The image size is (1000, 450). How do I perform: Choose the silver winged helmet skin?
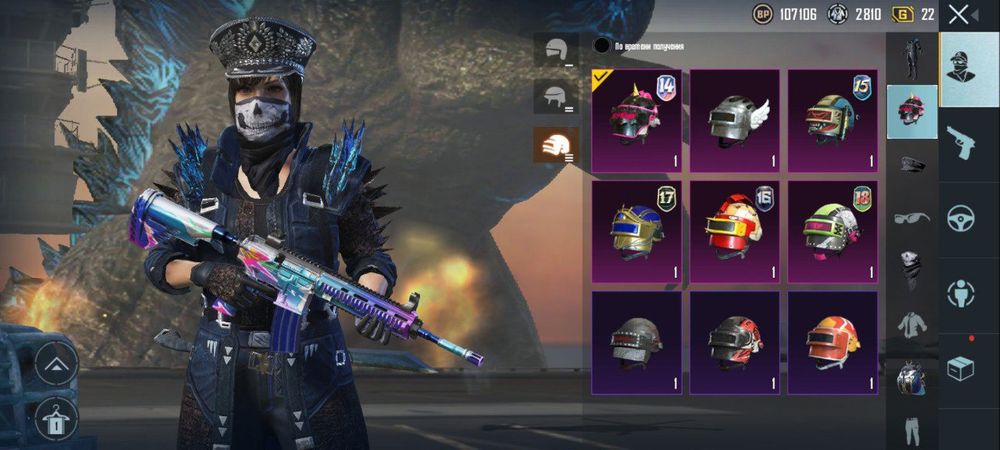(x=734, y=120)
